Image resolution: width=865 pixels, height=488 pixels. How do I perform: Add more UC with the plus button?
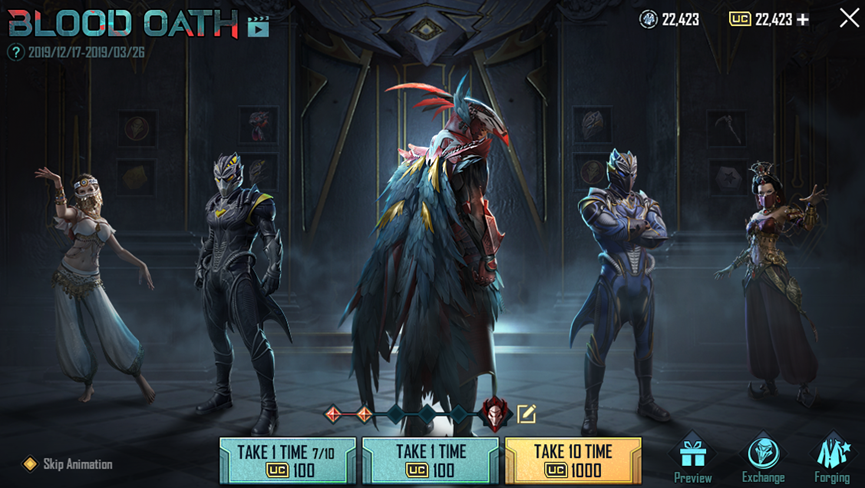click(x=803, y=19)
